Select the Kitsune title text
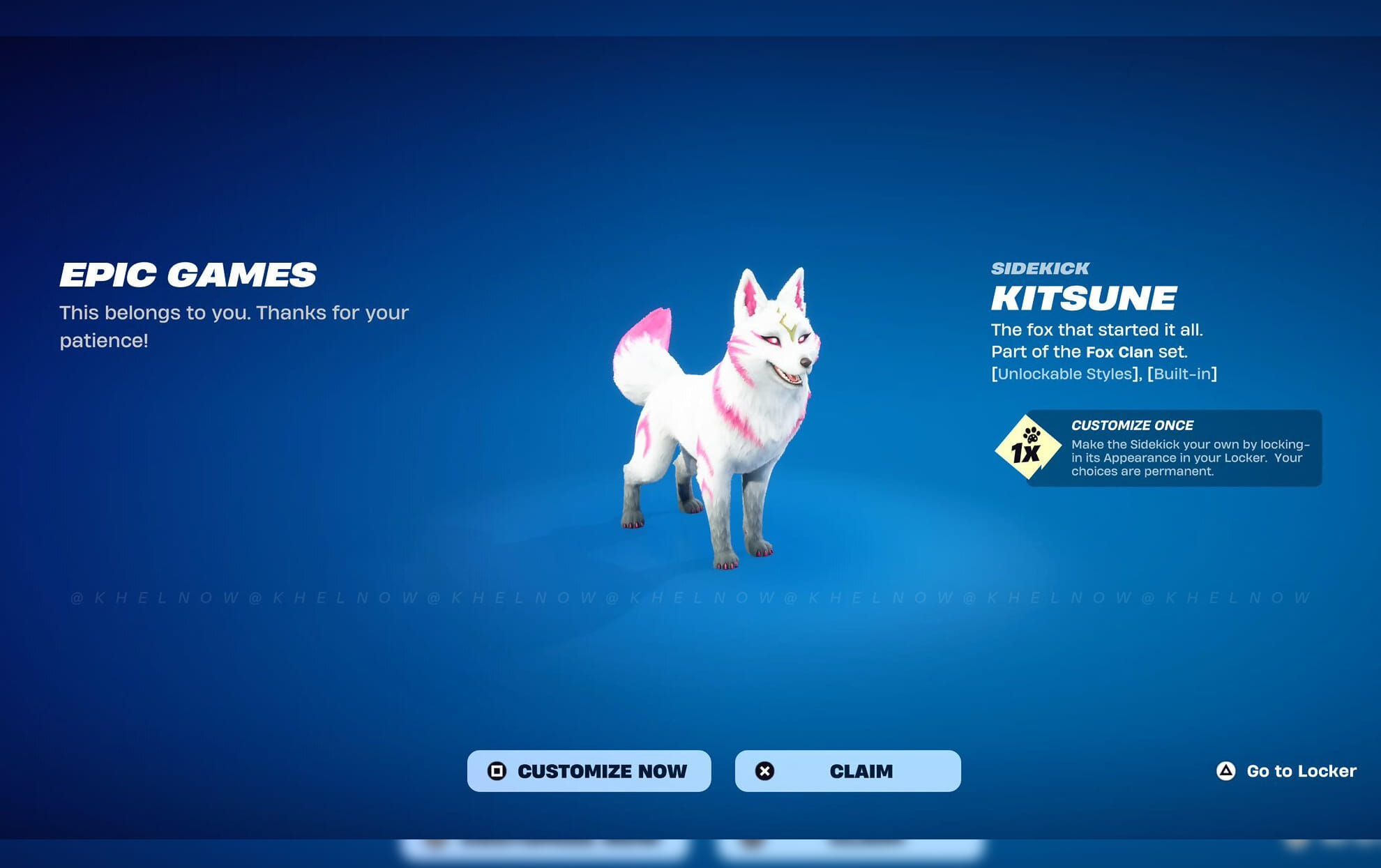The height and width of the screenshot is (868, 1381). point(1082,298)
